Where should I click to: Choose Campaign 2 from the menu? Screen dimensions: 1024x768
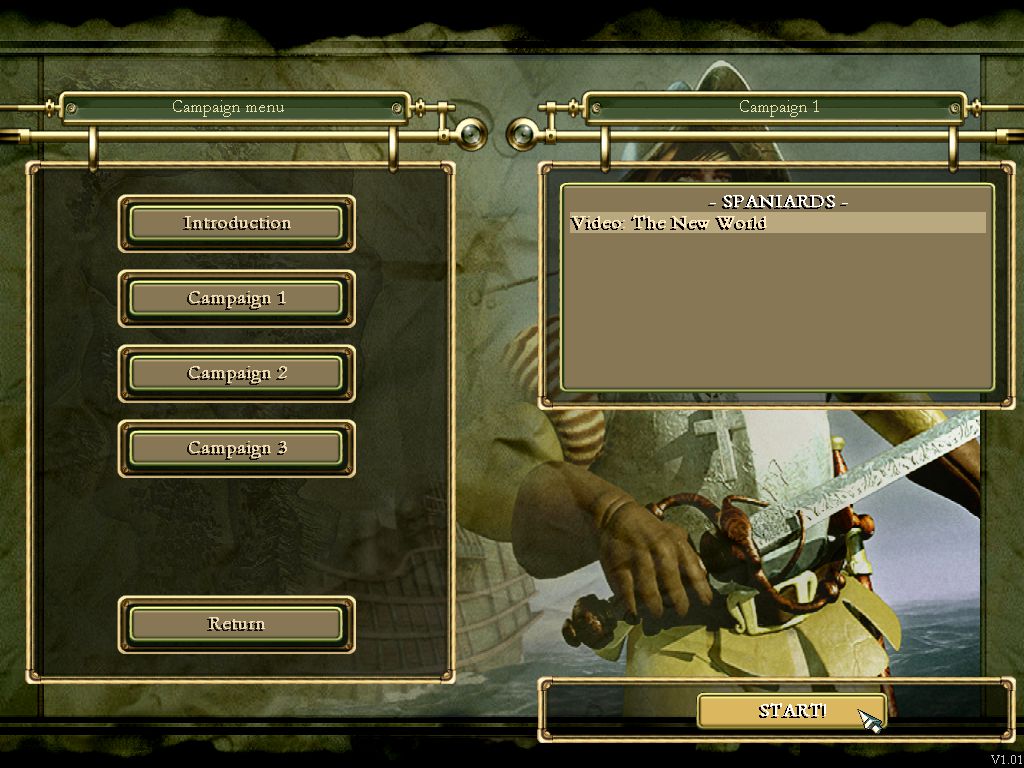237,373
